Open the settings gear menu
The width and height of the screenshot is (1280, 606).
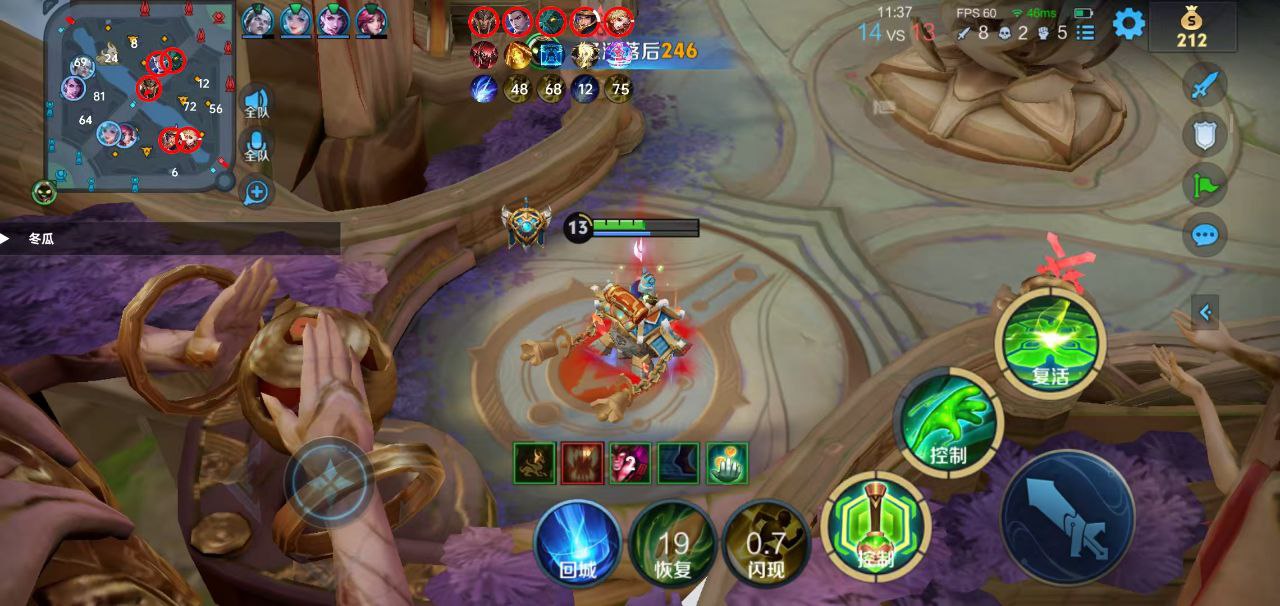[x=1129, y=23]
